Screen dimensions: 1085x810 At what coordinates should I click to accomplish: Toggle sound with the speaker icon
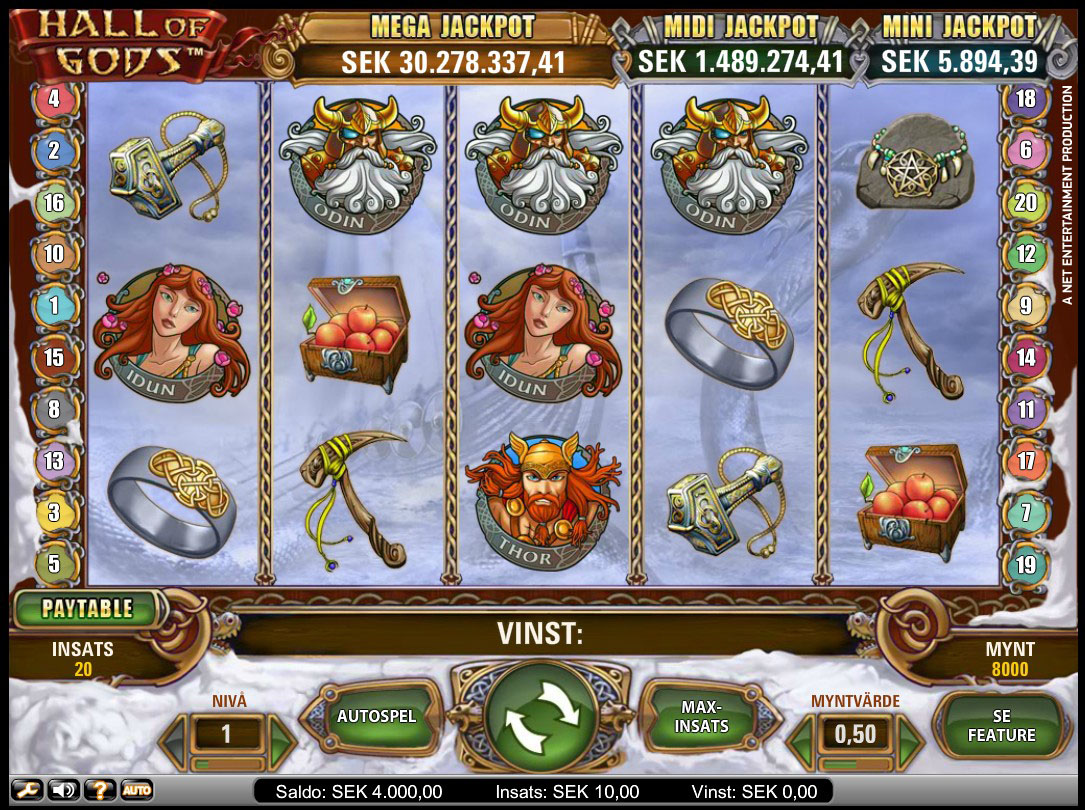click(x=63, y=790)
